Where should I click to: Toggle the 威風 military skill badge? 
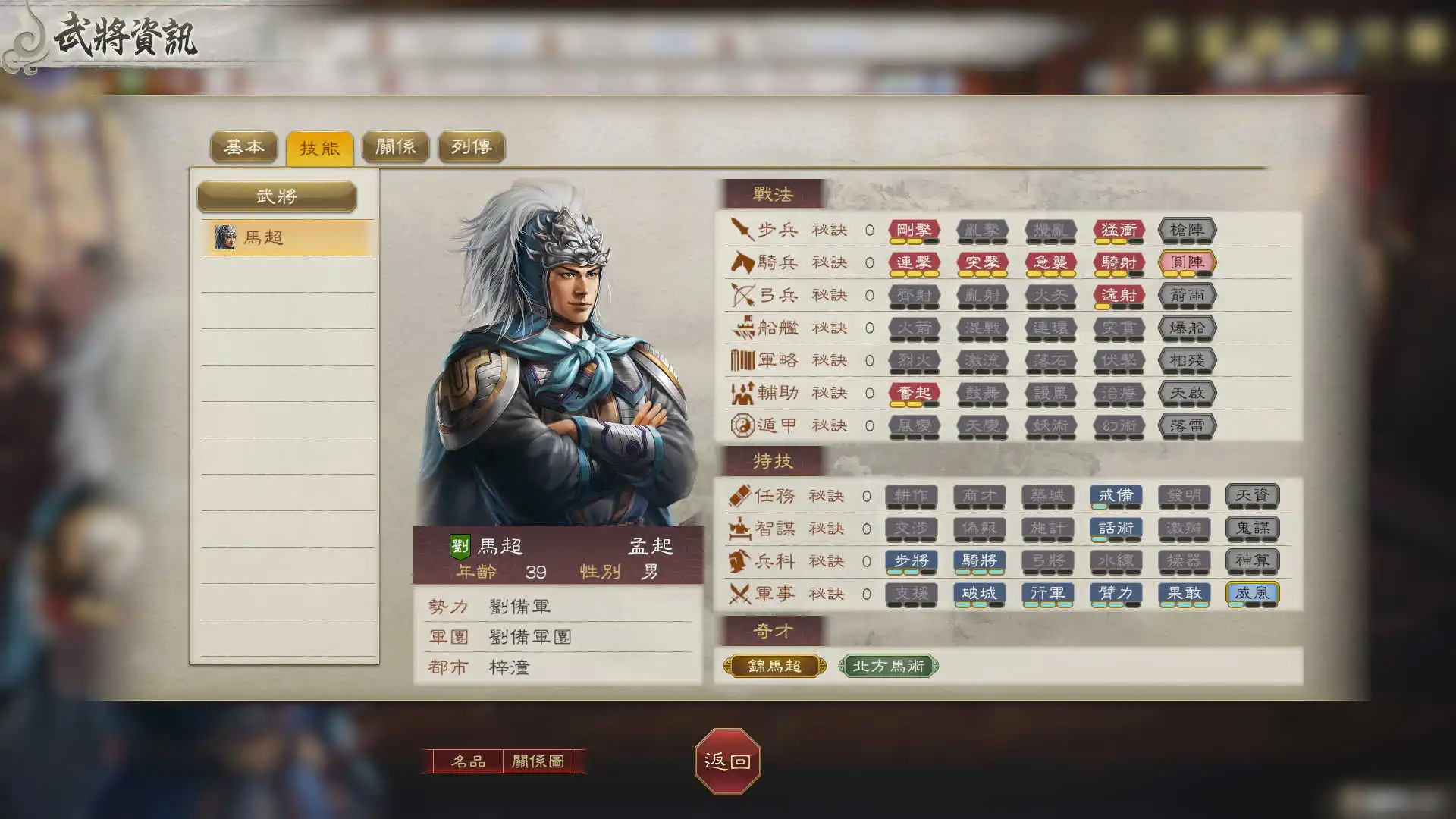click(x=1254, y=595)
